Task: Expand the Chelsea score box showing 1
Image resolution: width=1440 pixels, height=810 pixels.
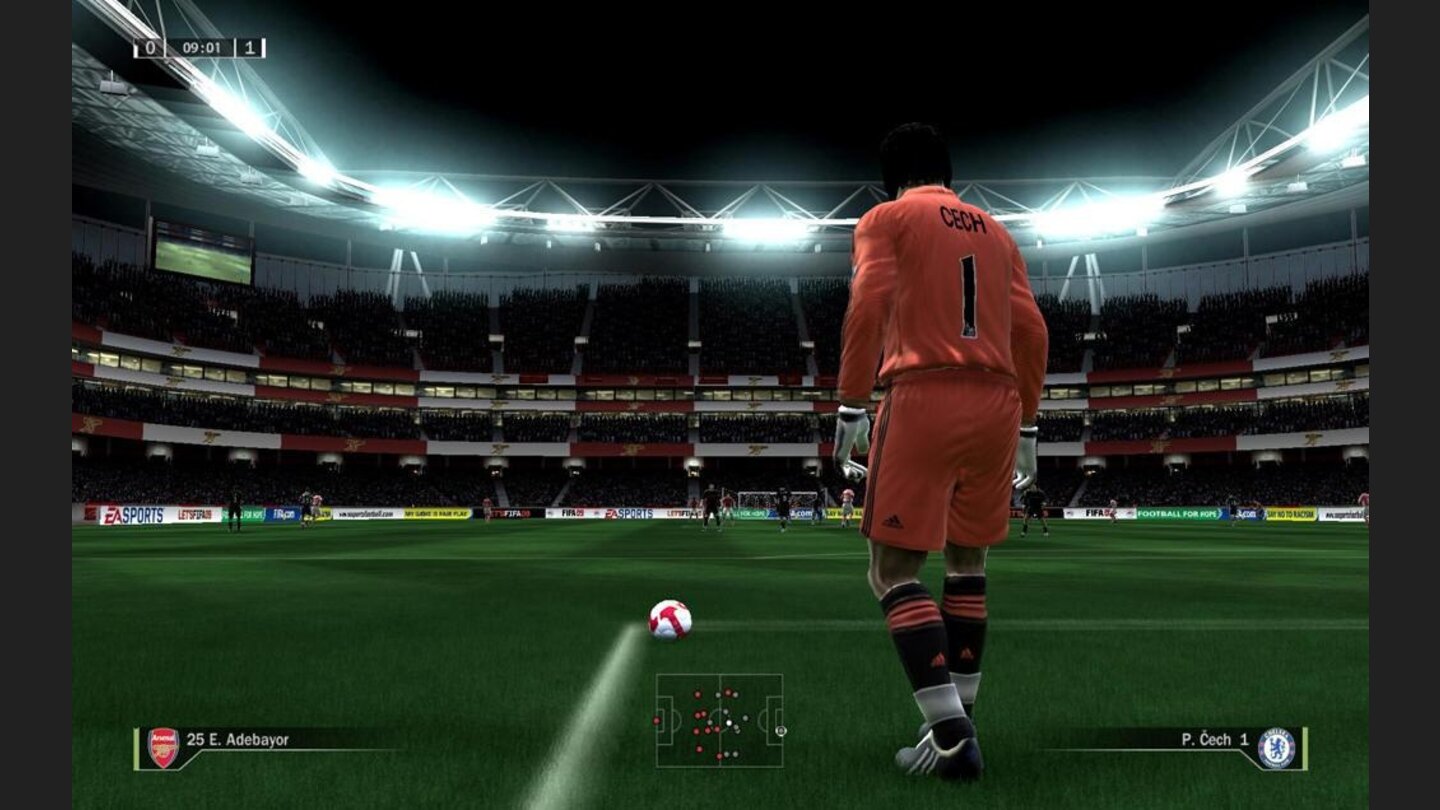Action: click(249, 46)
